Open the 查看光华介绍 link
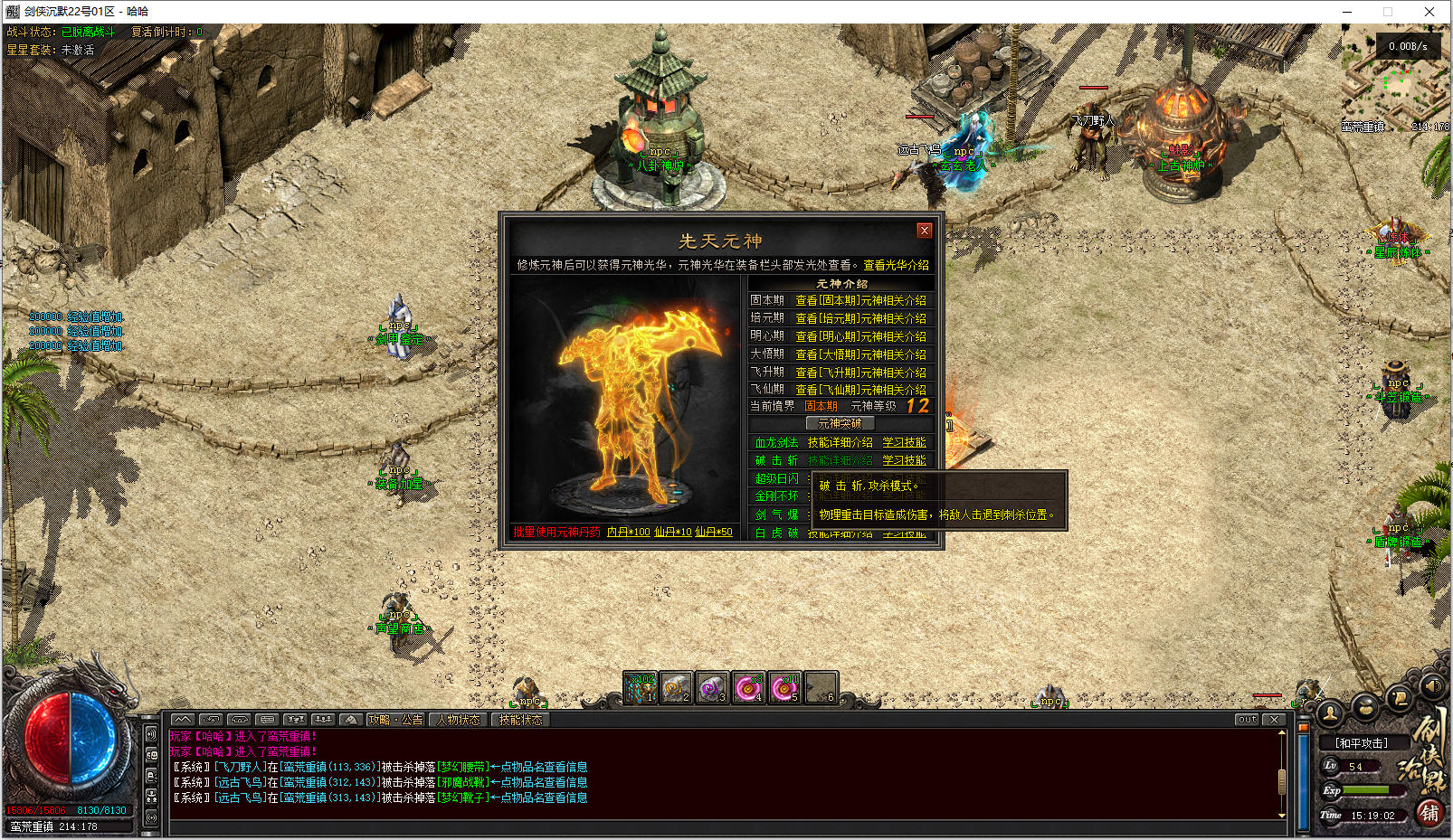 (x=896, y=265)
